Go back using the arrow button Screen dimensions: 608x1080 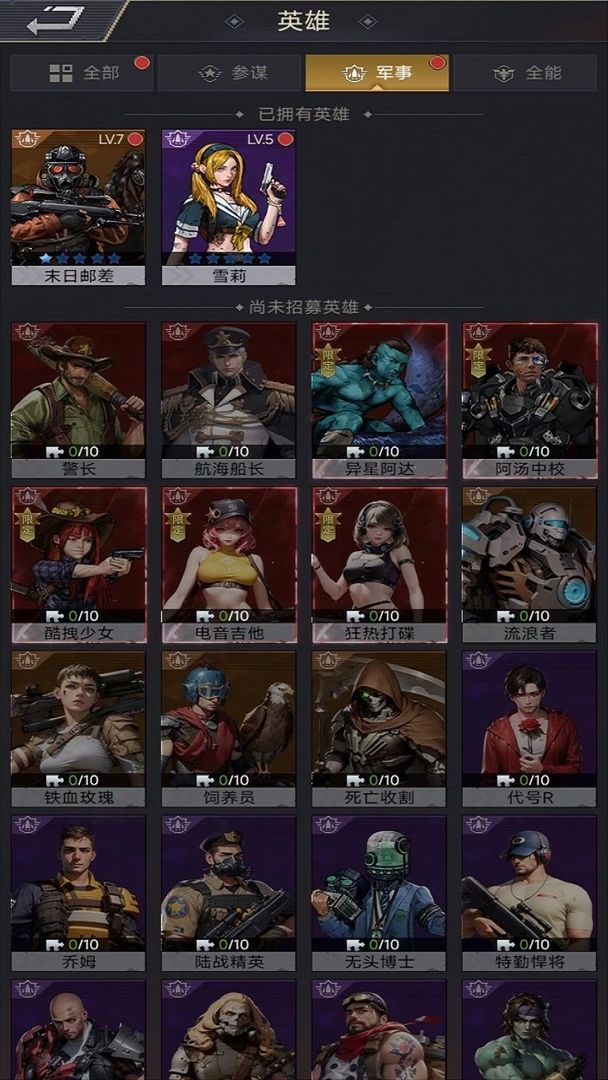pyautogui.click(x=55, y=20)
